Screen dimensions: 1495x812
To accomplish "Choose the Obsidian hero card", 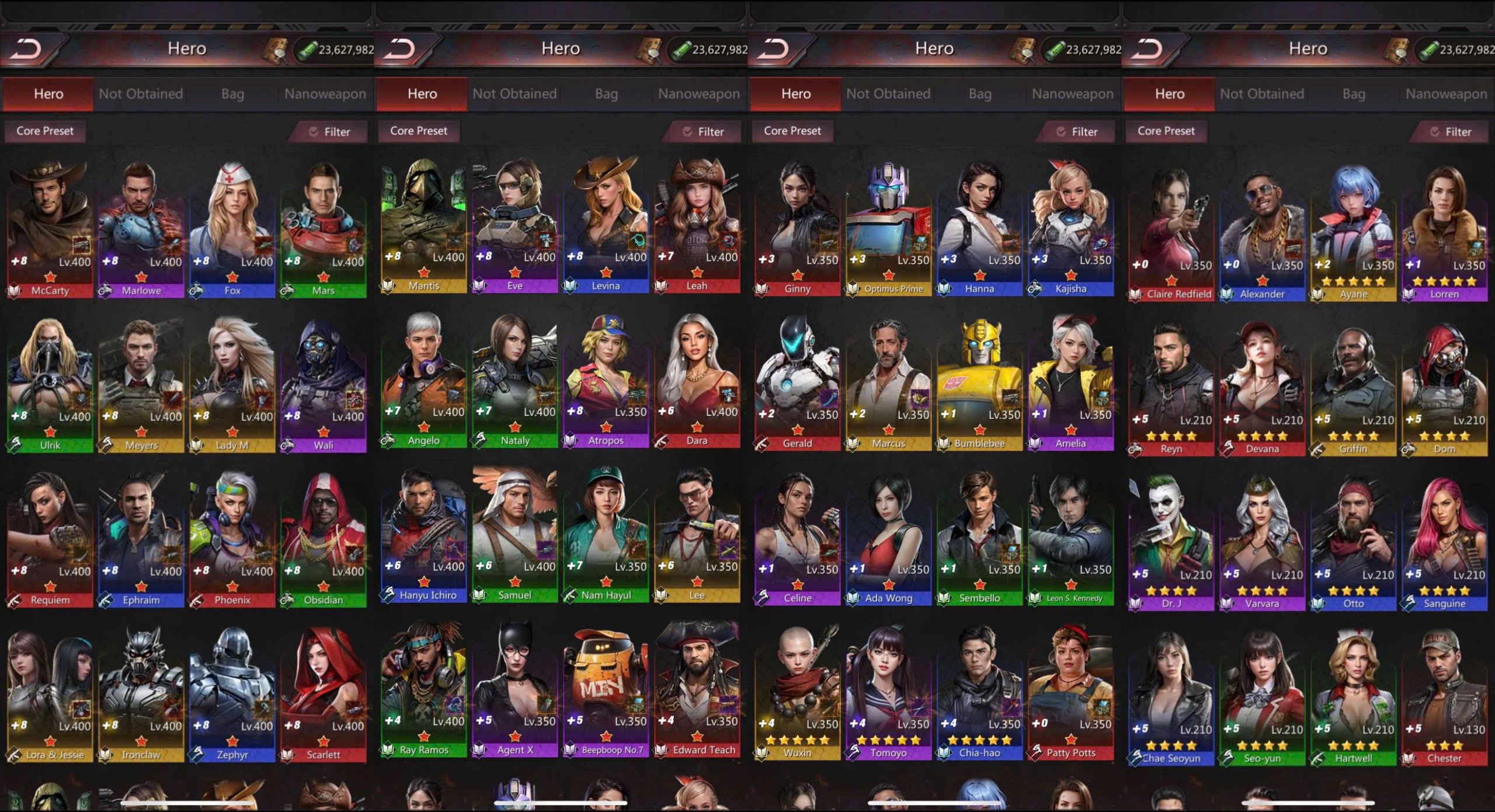I will (x=324, y=537).
